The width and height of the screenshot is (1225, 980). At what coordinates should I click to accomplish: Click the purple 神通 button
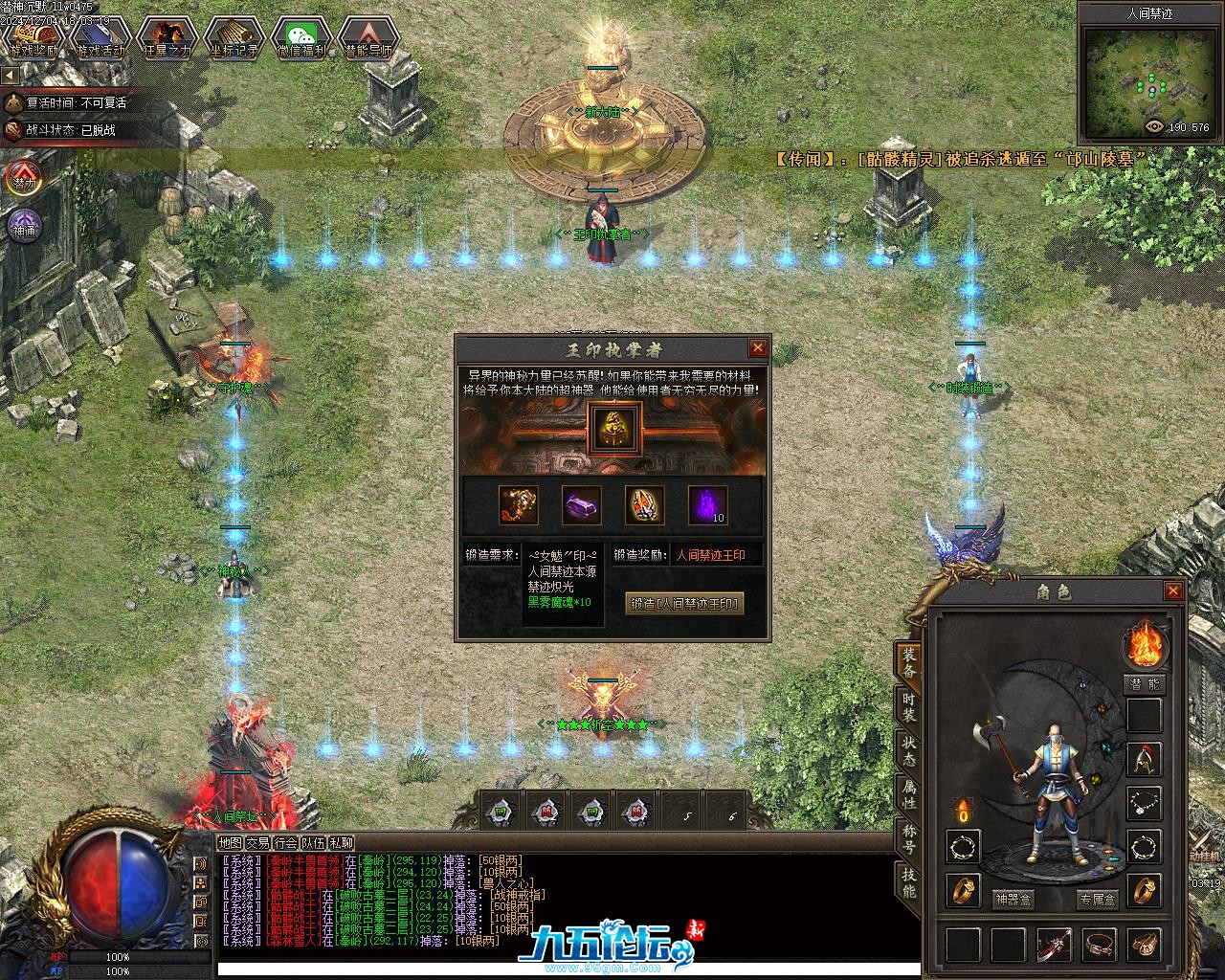pyautogui.click(x=24, y=227)
